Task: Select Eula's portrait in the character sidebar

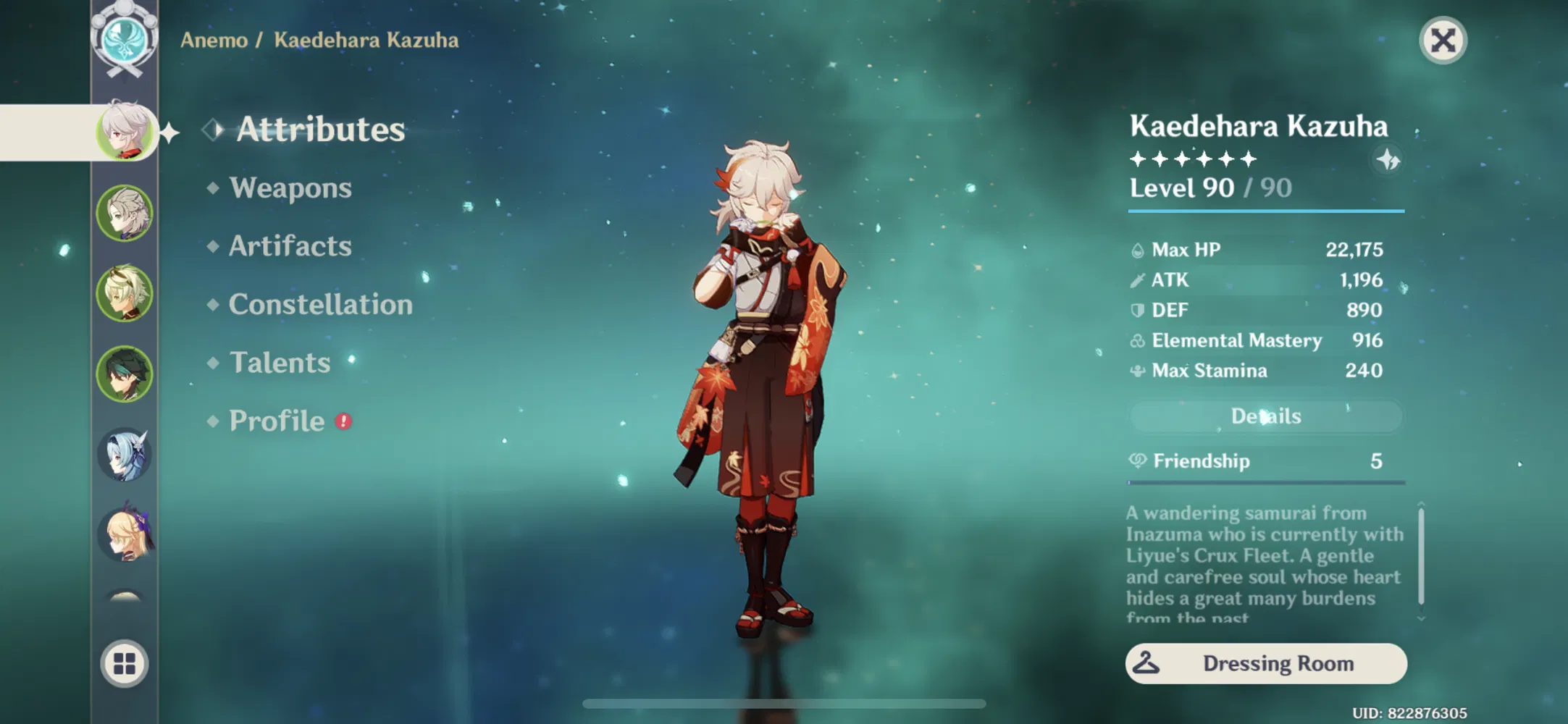Action: coord(125,455)
